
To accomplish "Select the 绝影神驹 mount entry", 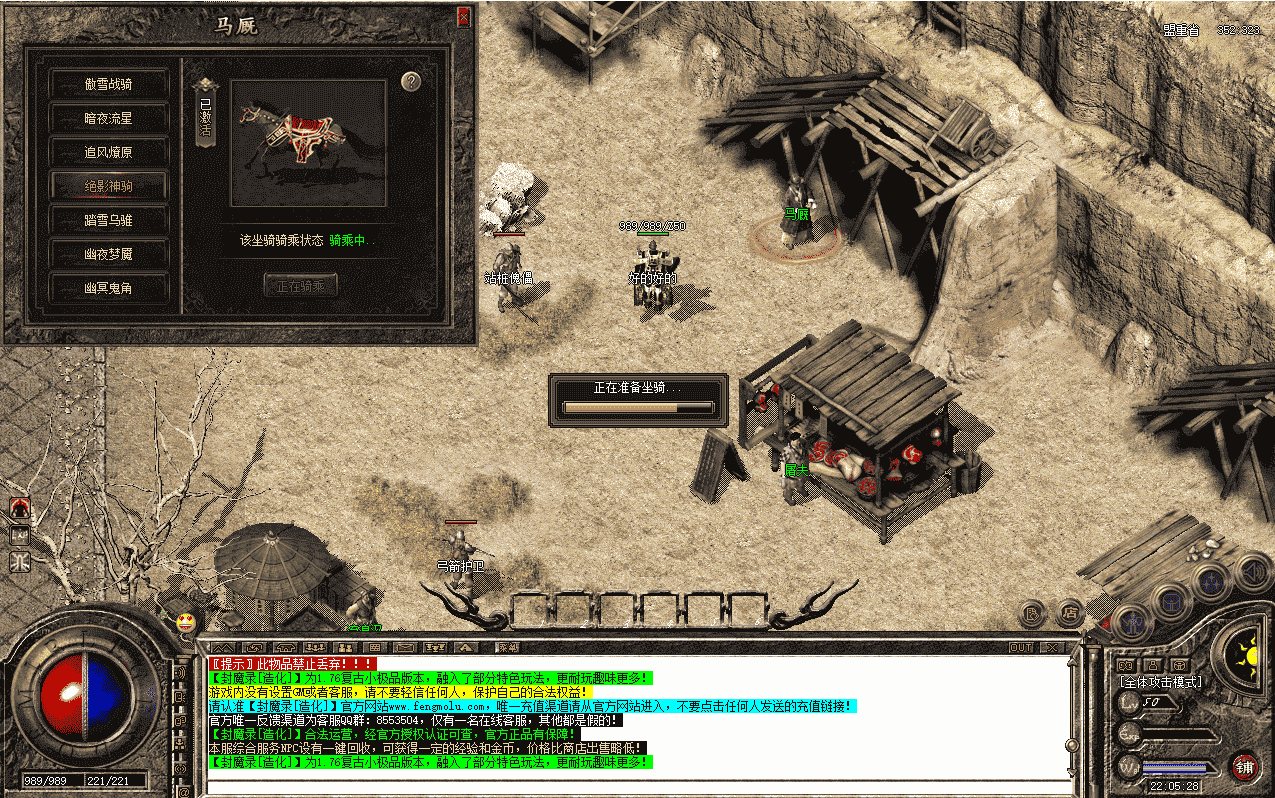I will click(108, 186).
